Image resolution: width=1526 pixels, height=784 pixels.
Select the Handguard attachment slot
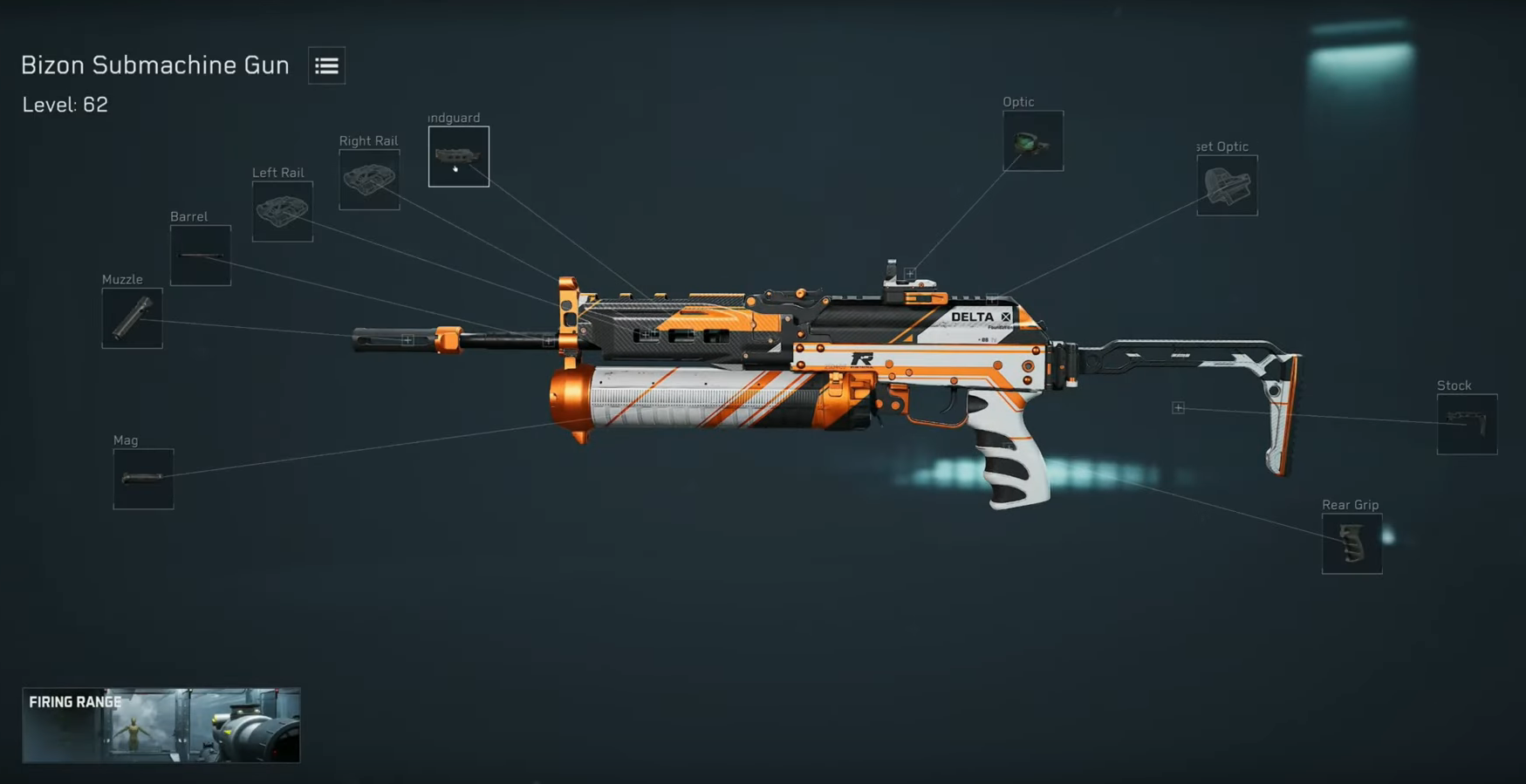(x=458, y=157)
